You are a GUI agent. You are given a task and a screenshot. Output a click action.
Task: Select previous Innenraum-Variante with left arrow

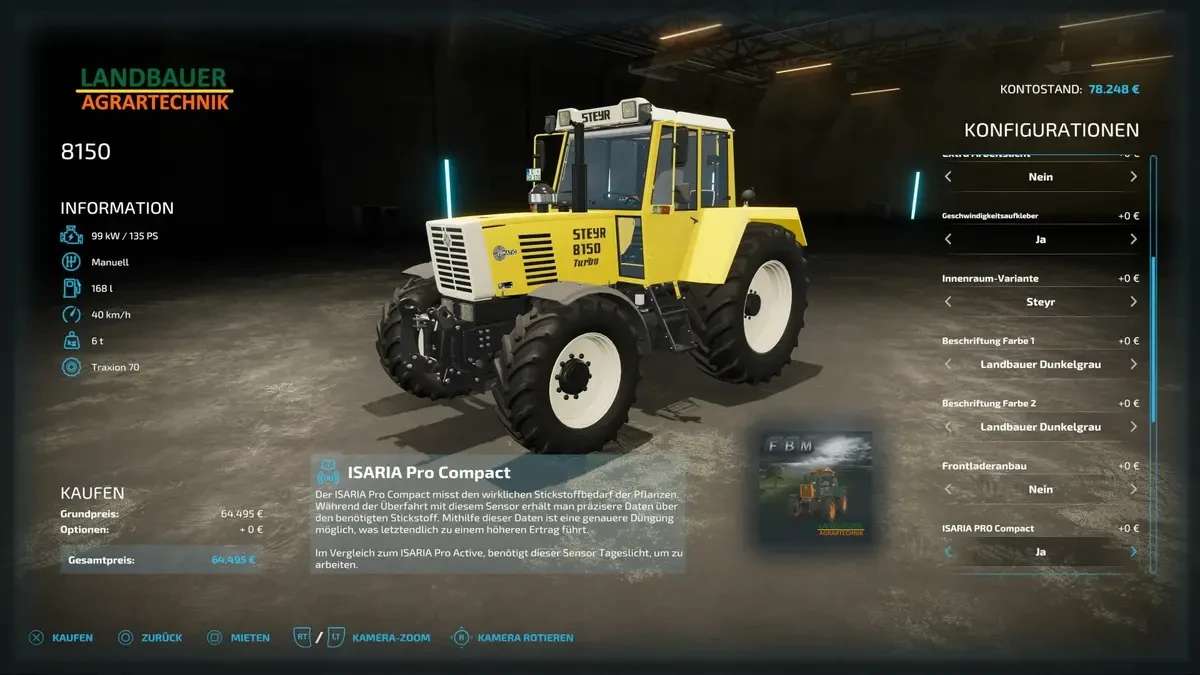point(948,302)
